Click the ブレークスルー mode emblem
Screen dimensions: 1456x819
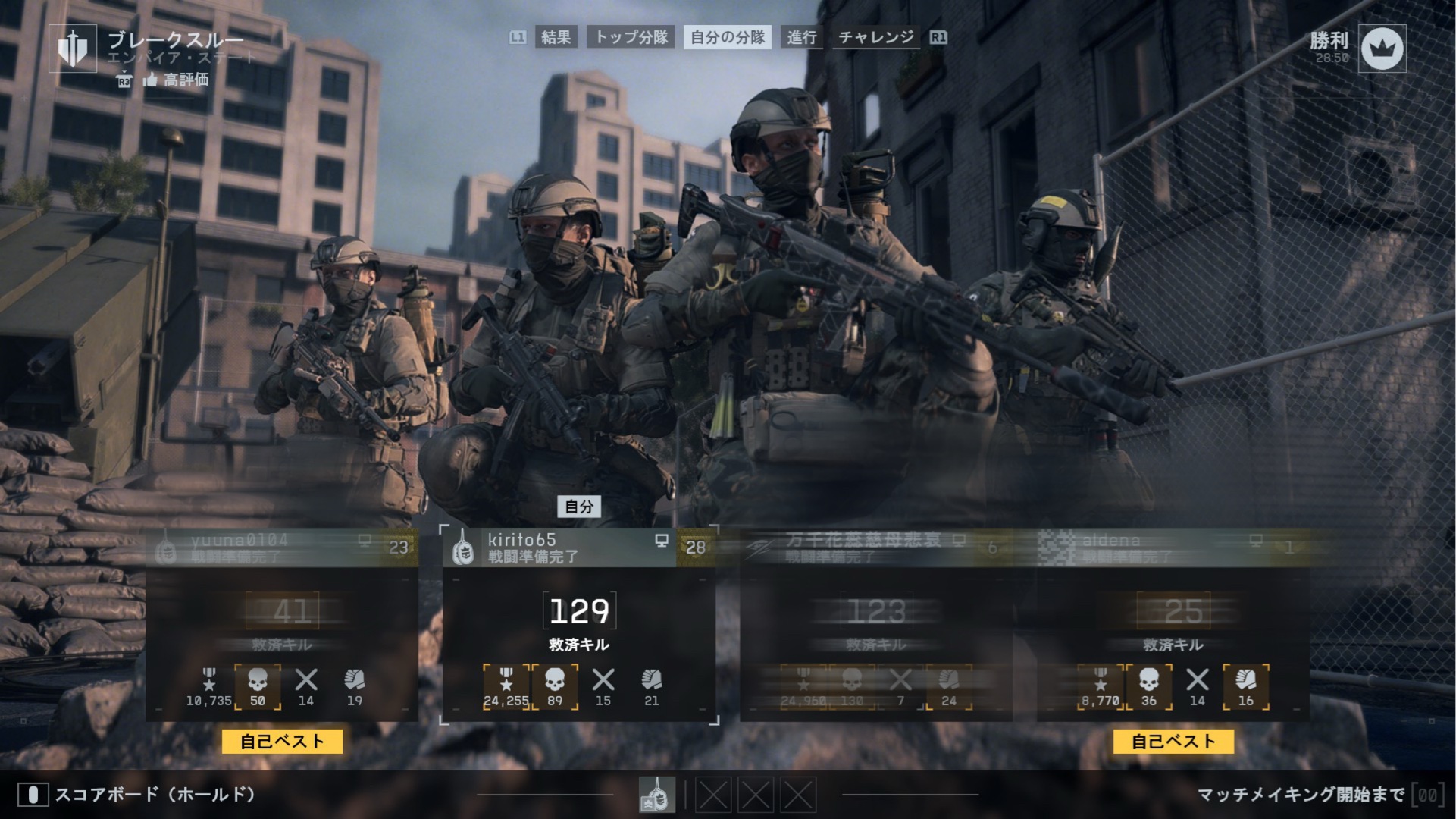tap(73, 49)
